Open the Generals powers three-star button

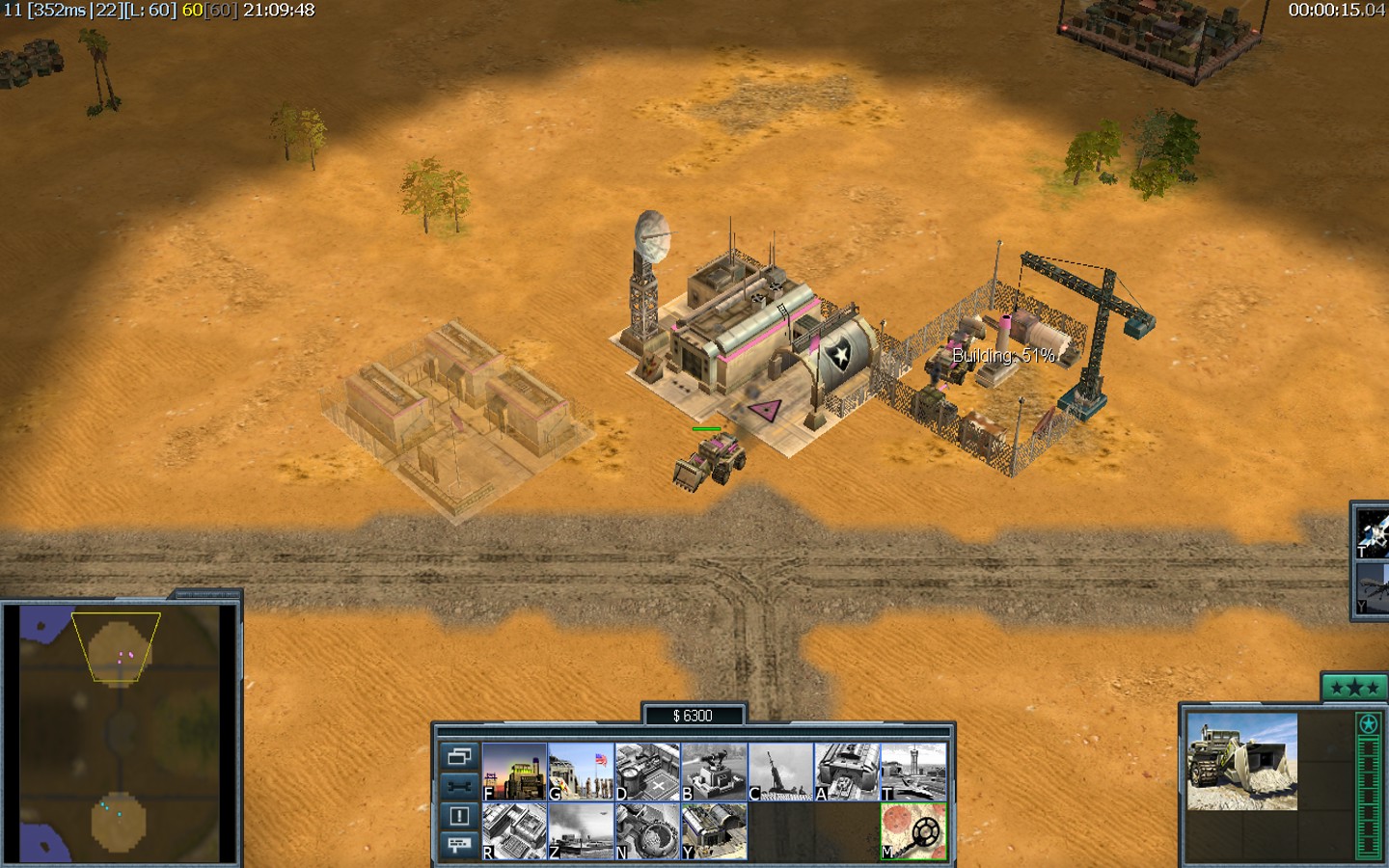pos(1354,688)
